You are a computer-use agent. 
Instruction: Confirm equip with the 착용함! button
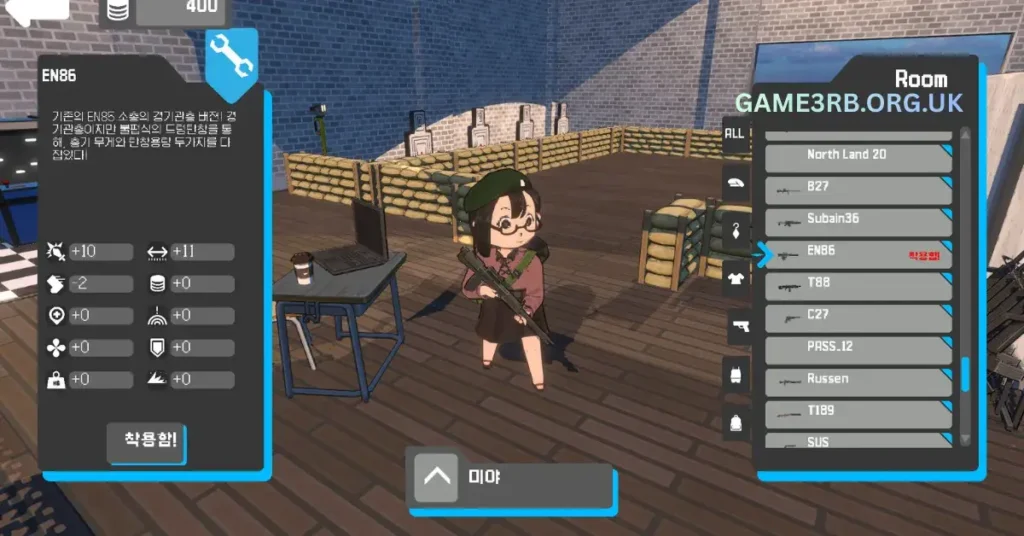point(150,440)
